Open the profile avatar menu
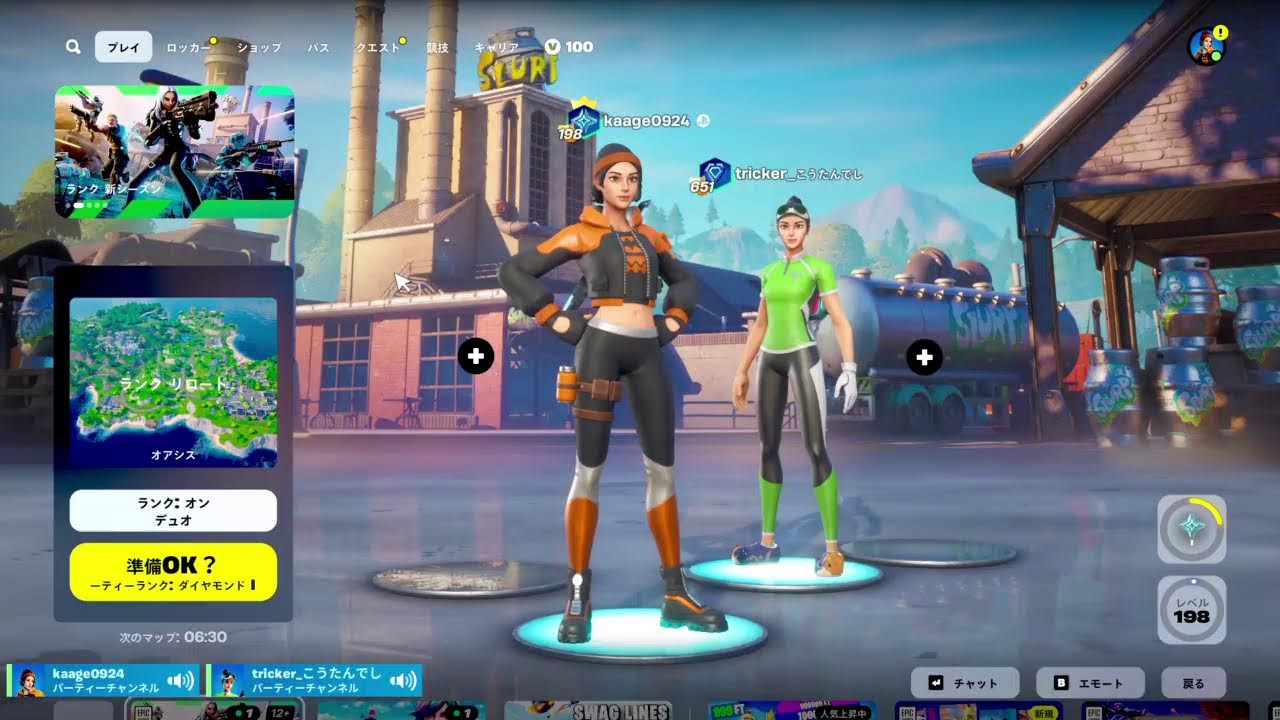Screen dimensions: 1280x720 [1205, 46]
